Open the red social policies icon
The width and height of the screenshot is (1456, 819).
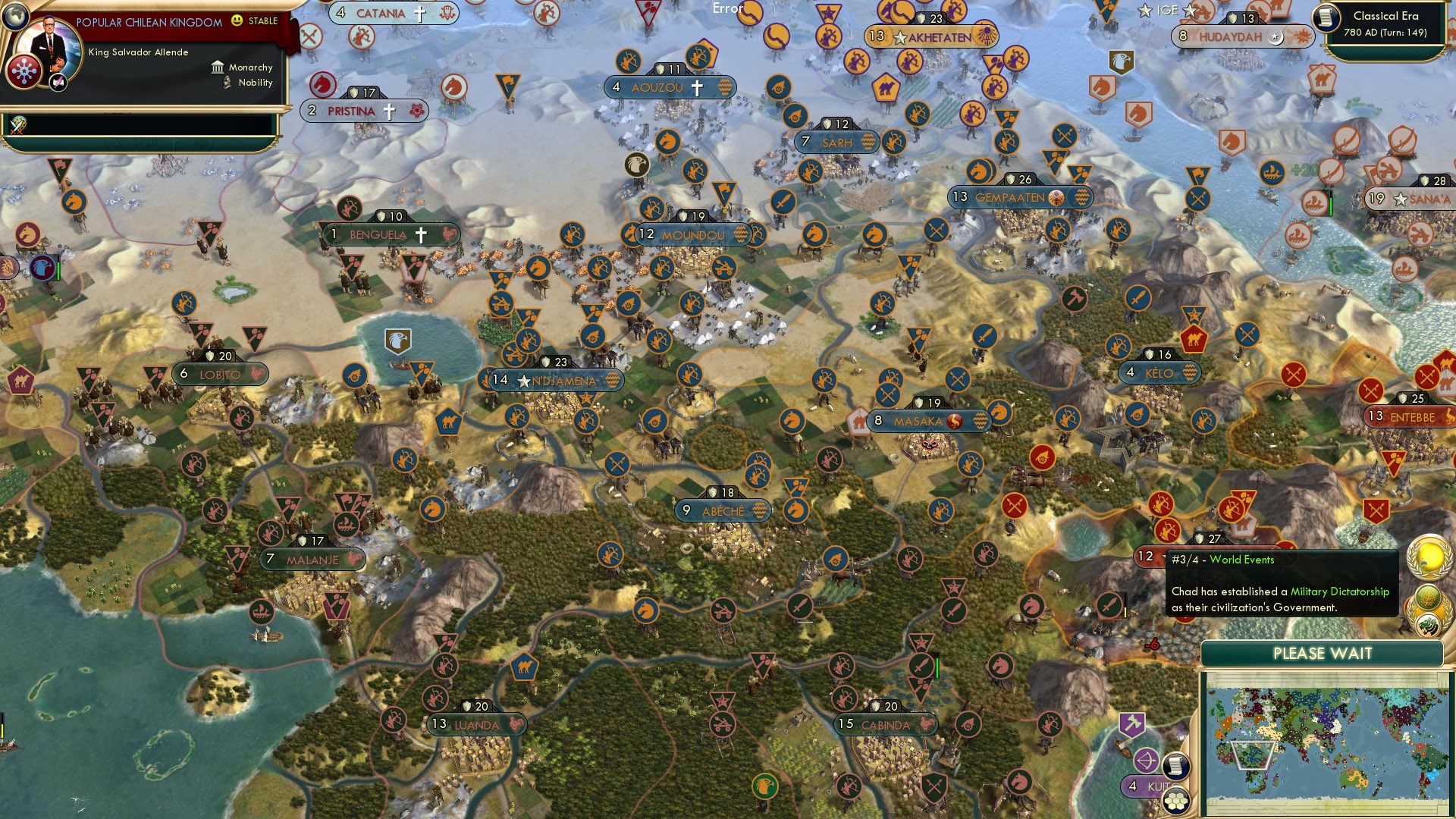[x=24, y=71]
